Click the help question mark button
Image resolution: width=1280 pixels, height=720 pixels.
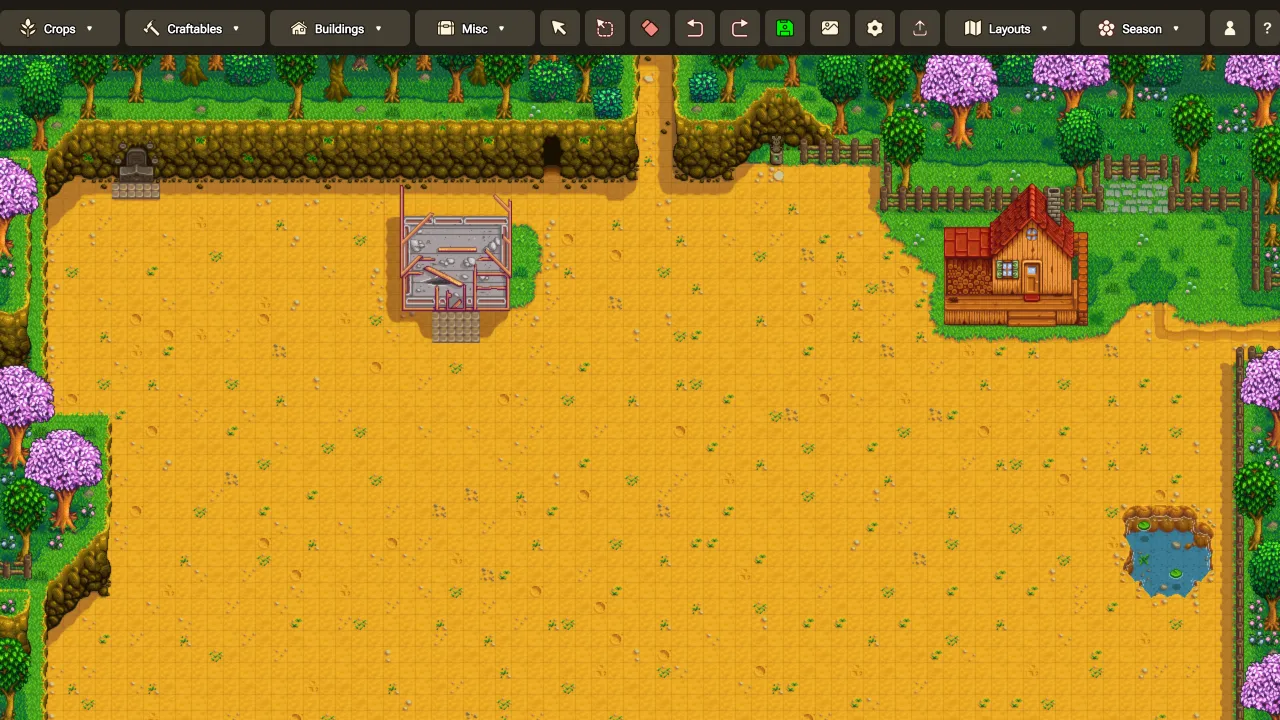pos(1267,28)
